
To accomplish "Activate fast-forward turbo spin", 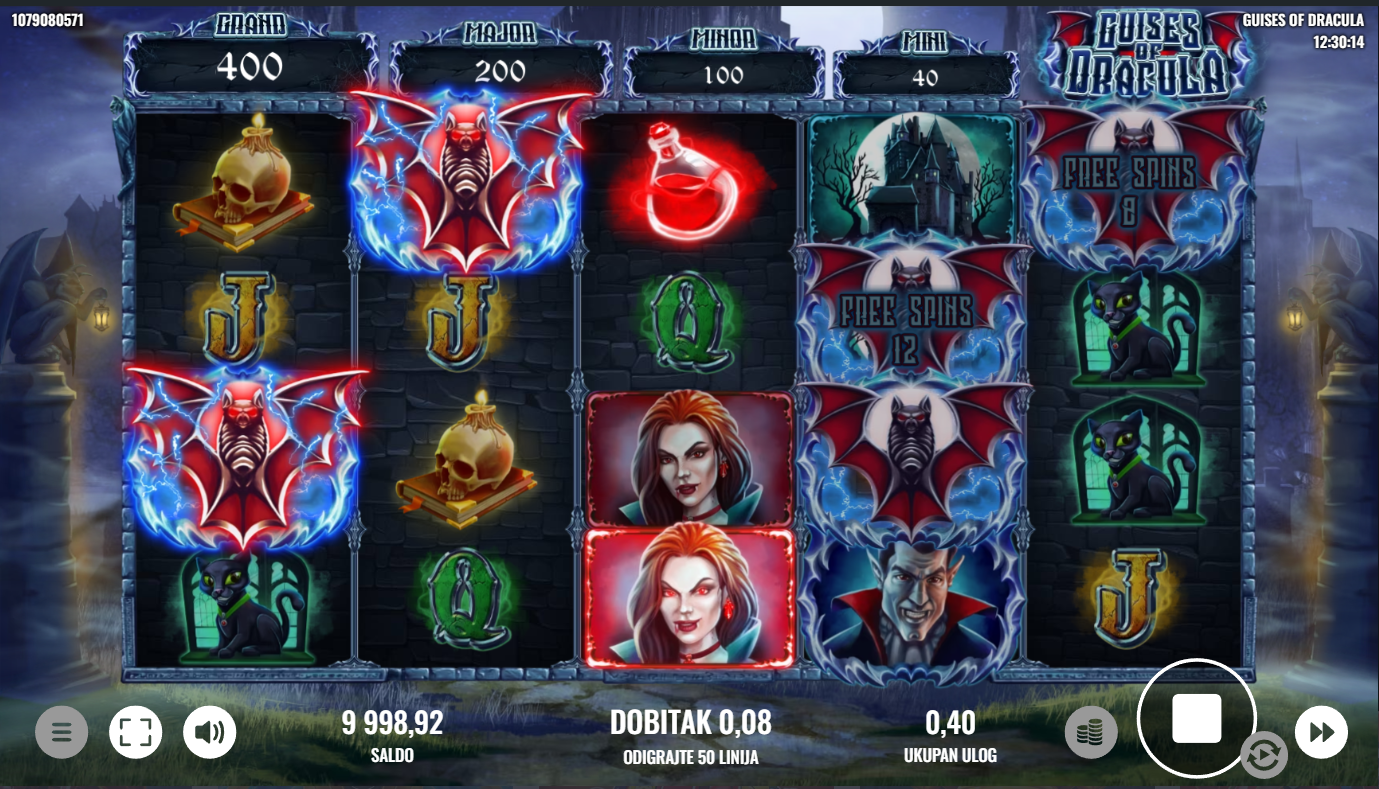I will [x=1321, y=733].
